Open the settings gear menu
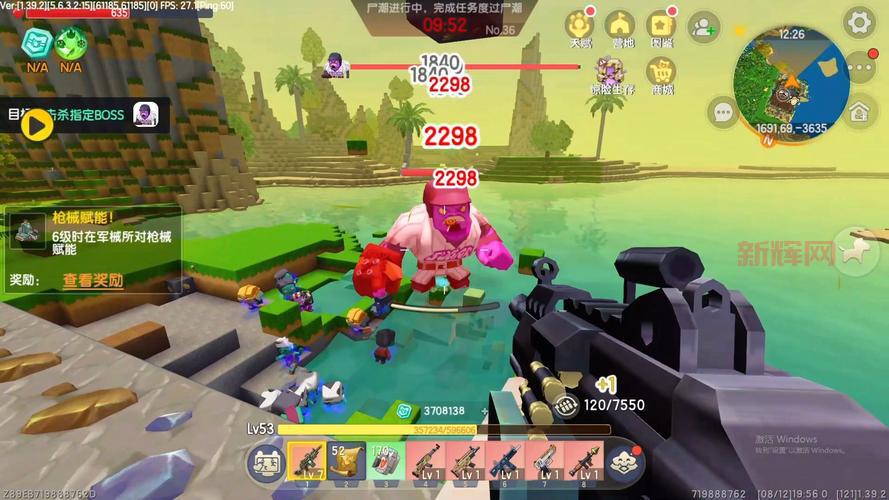 [859, 21]
